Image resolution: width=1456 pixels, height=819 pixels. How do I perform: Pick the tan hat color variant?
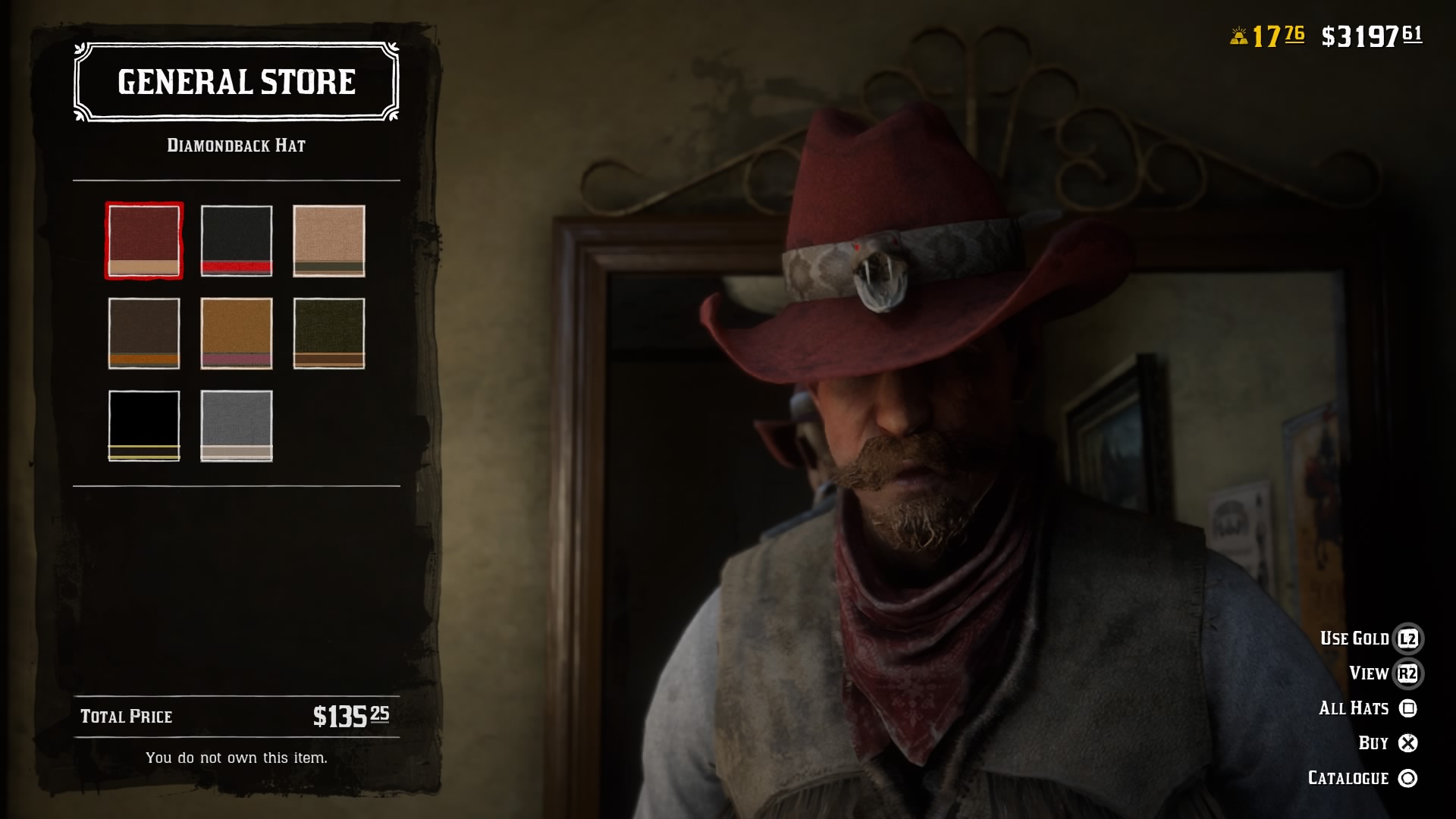(x=329, y=242)
